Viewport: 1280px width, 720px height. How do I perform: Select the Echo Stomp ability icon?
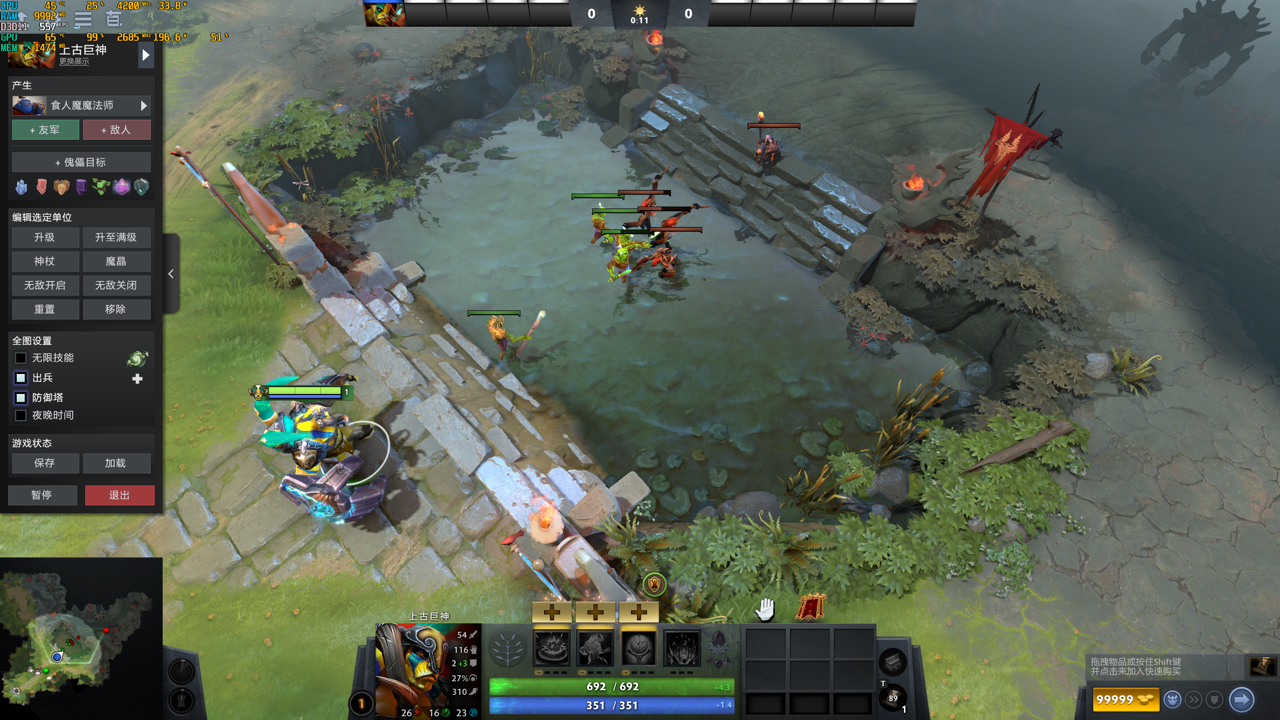tap(550, 647)
